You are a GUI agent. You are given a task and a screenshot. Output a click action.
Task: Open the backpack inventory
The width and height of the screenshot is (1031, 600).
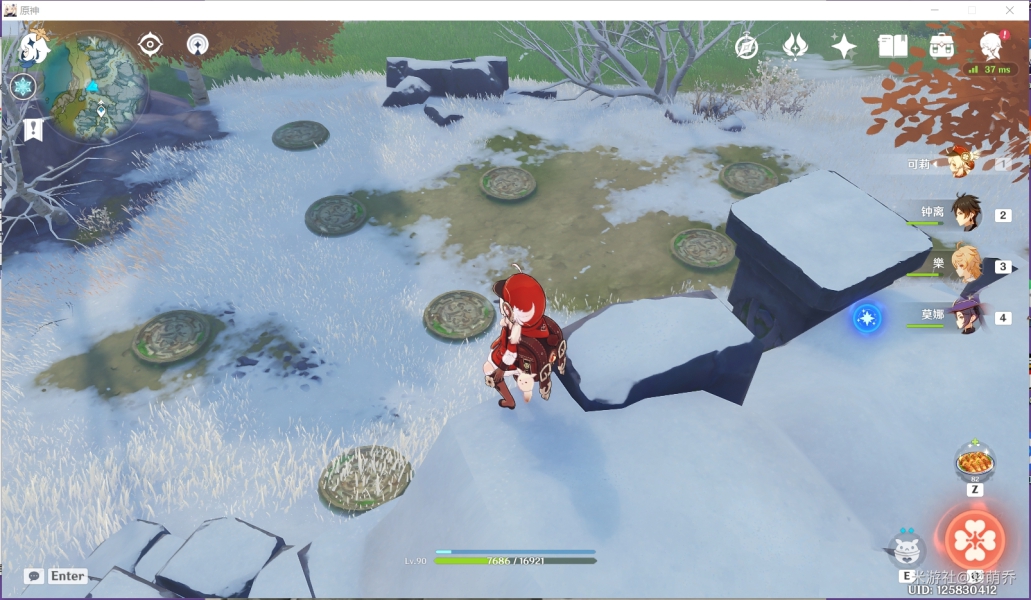941,46
